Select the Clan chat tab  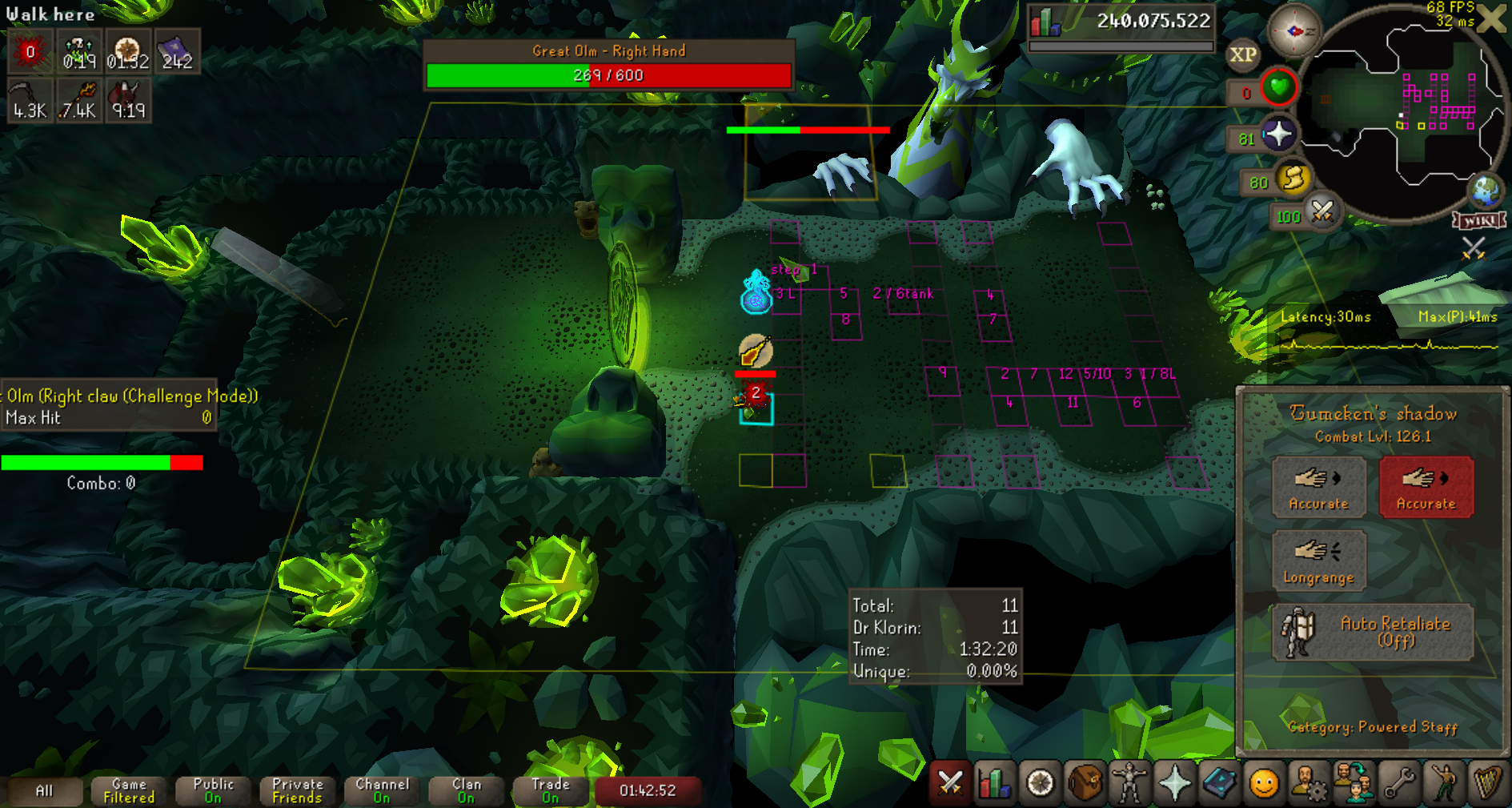point(467,790)
